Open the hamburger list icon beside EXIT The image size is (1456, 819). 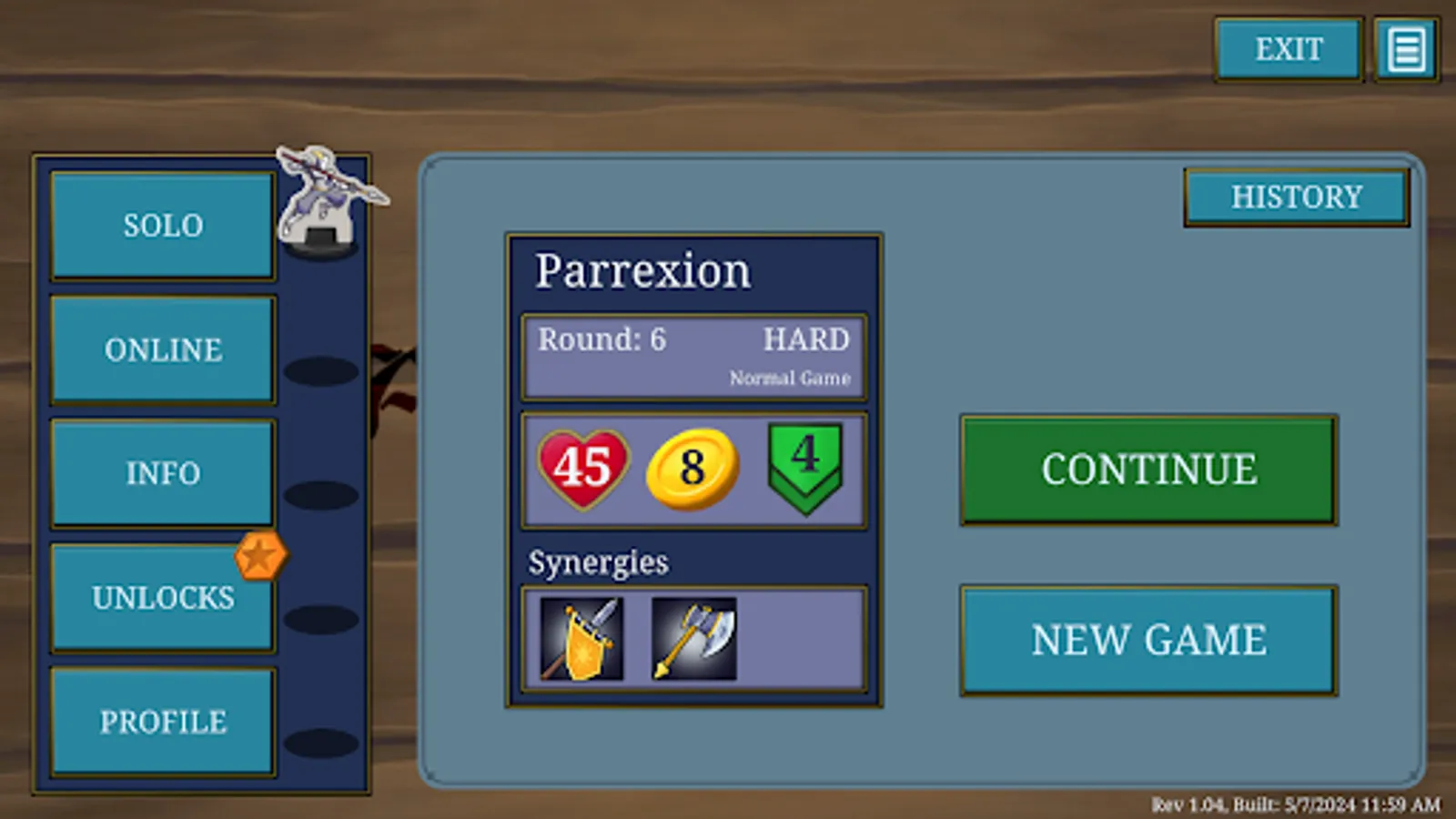[1405, 49]
